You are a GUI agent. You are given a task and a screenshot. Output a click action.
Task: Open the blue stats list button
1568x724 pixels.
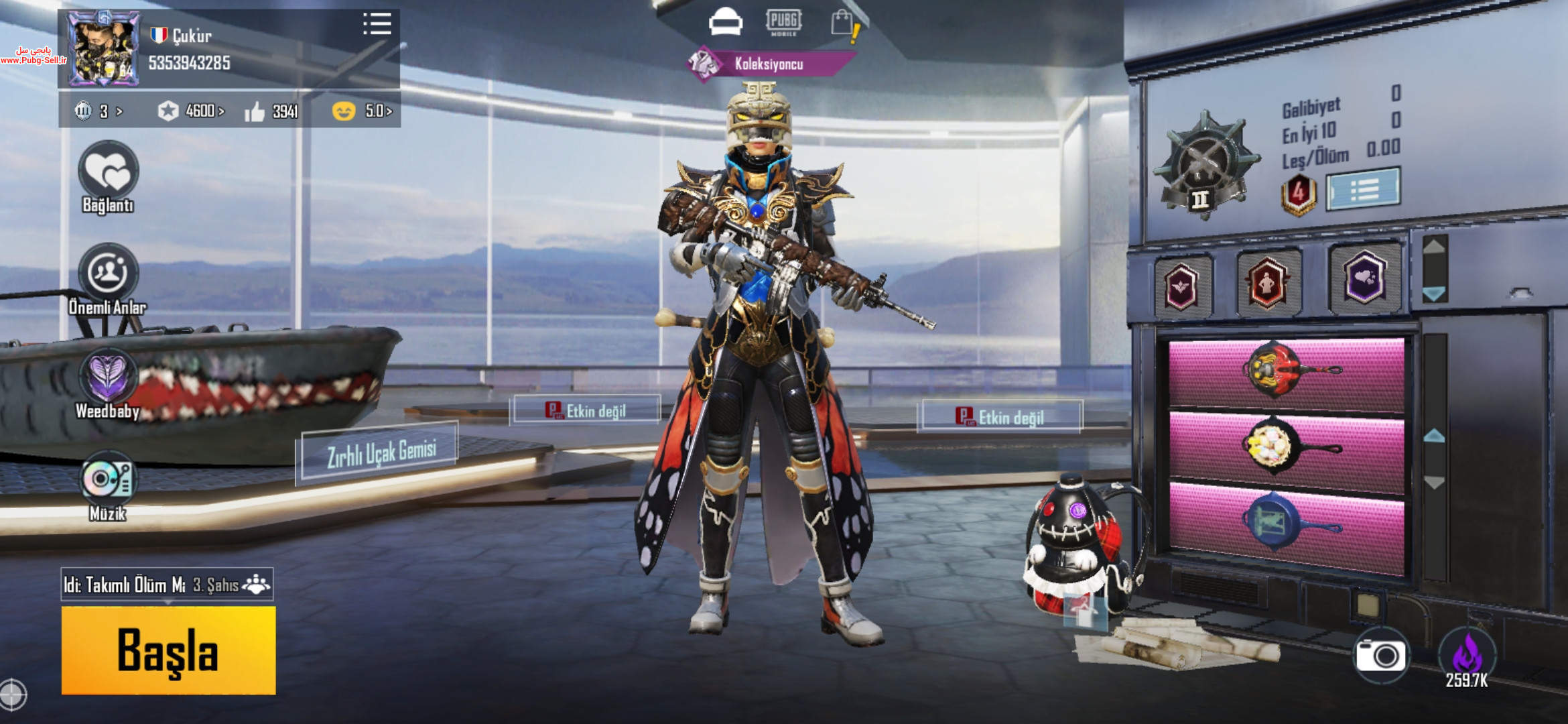point(1363,190)
